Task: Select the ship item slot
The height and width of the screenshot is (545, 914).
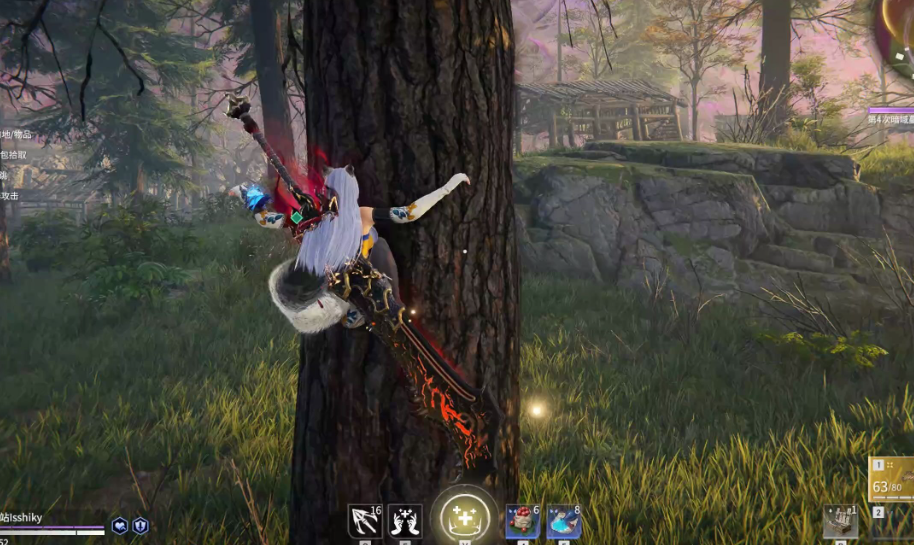Action: click(840, 521)
